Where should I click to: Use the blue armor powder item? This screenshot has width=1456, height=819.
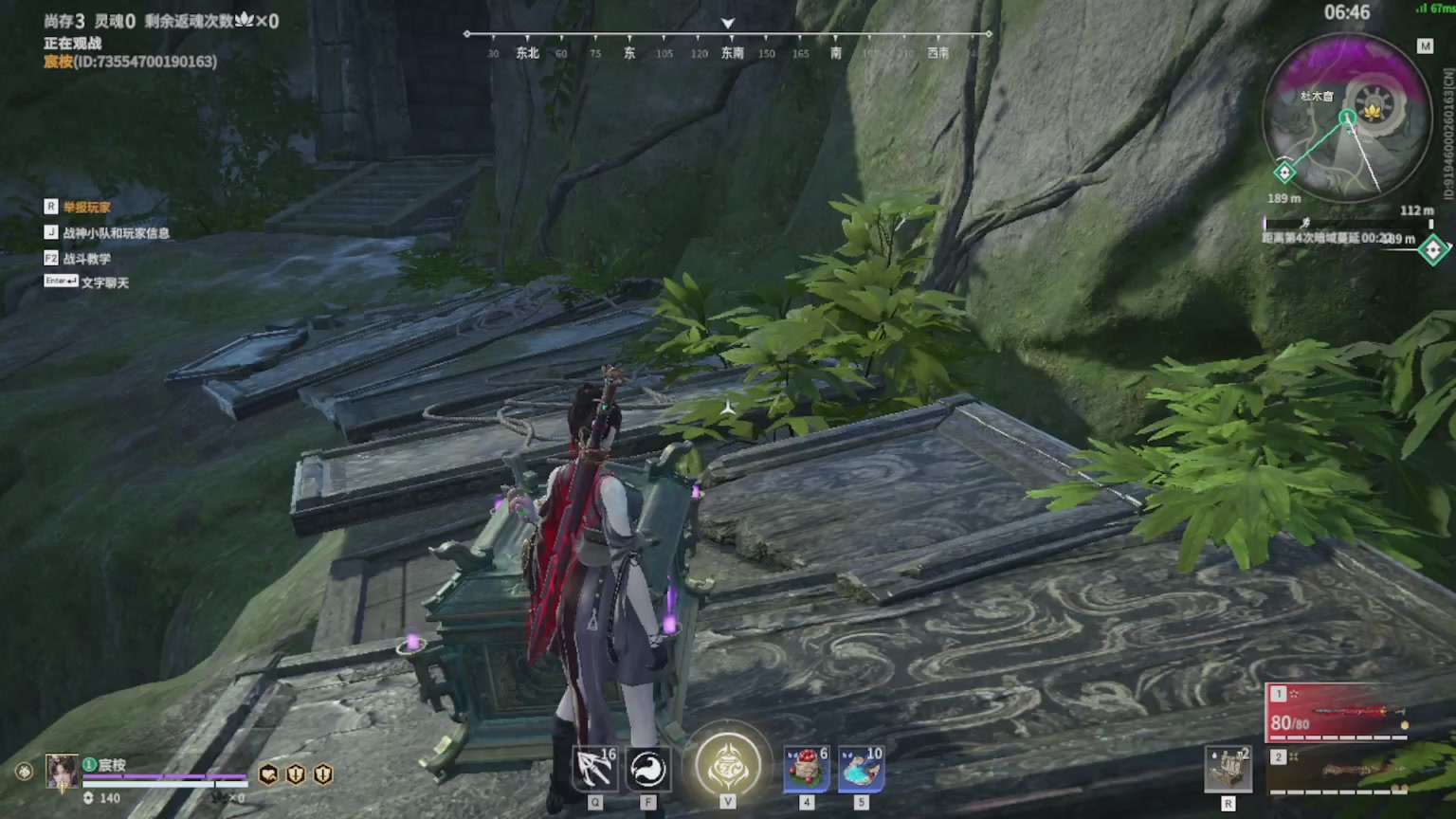[x=861, y=768]
